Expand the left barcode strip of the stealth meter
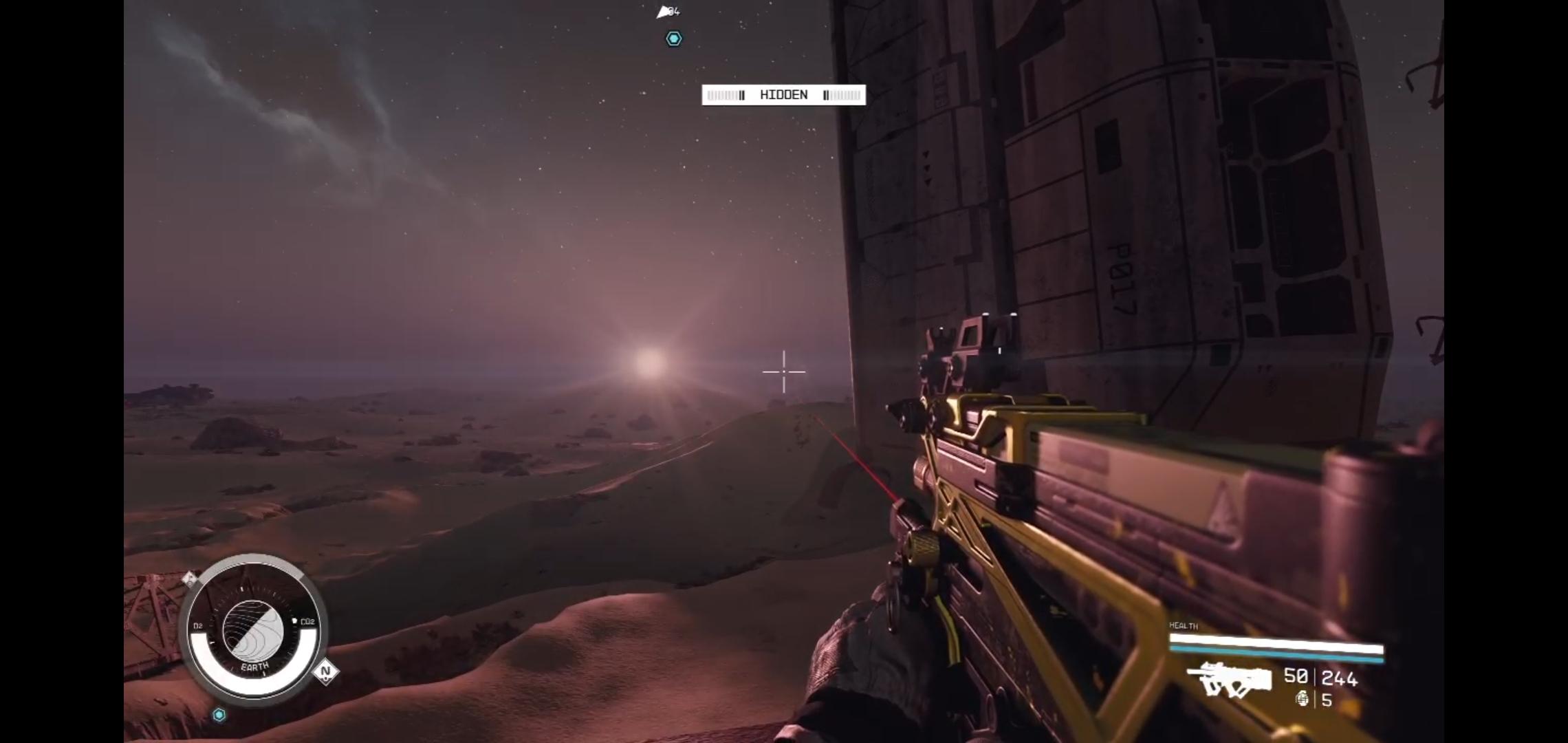The image size is (1568, 743). [x=724, y=96]
